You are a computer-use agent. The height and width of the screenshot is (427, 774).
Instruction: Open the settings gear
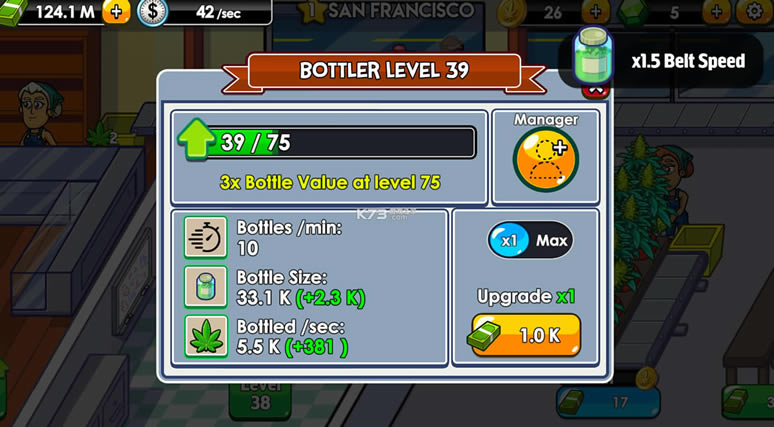point(752,12)
